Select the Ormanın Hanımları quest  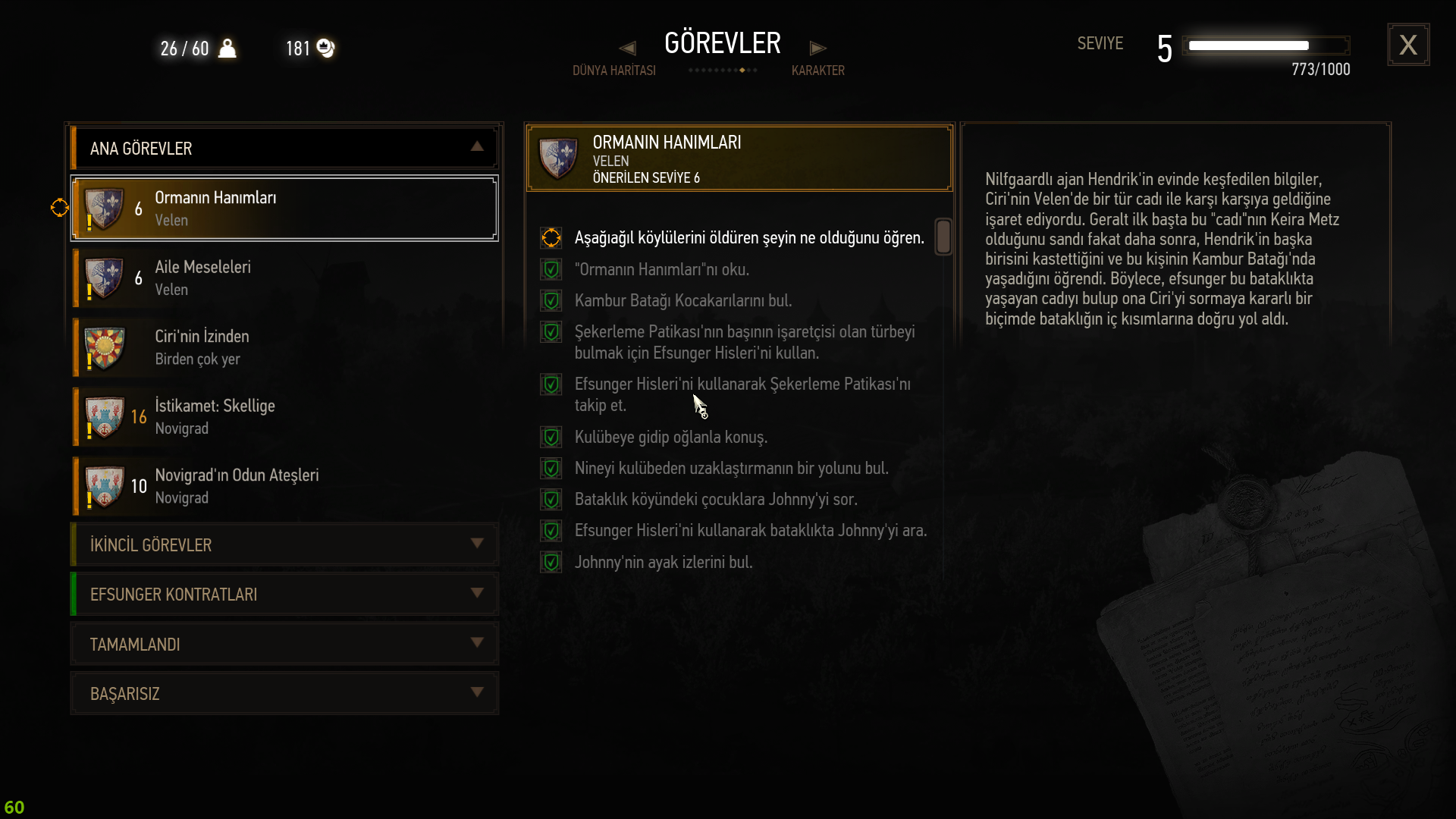tap(284, 209)
